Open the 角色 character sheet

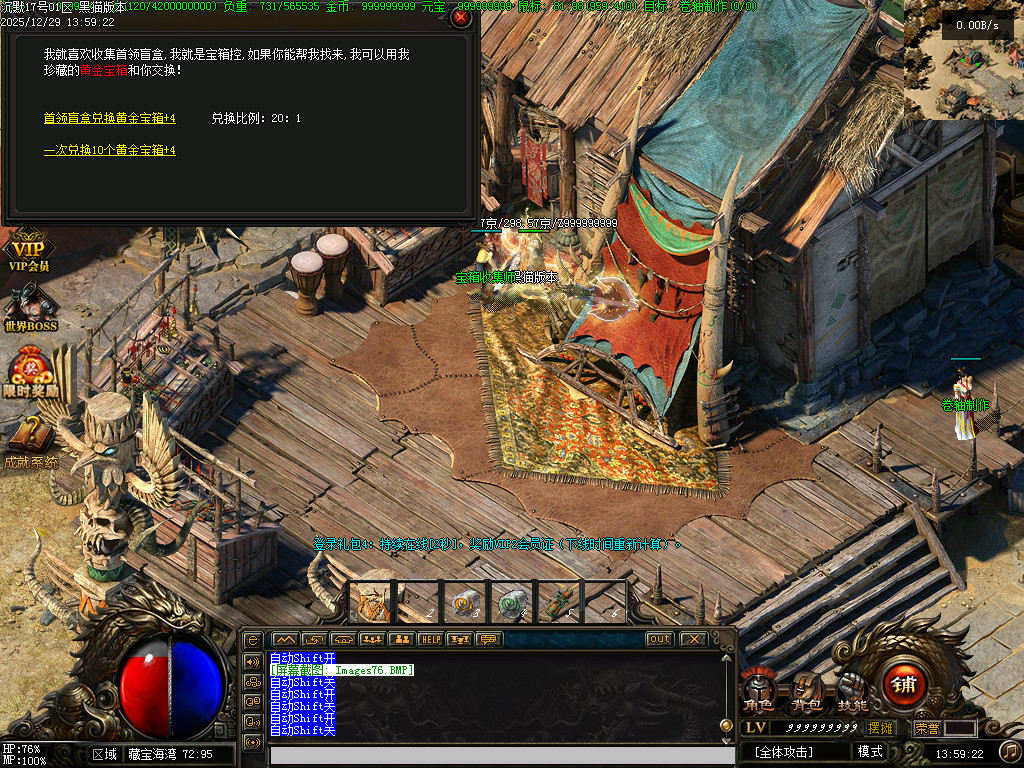[758, 692]
